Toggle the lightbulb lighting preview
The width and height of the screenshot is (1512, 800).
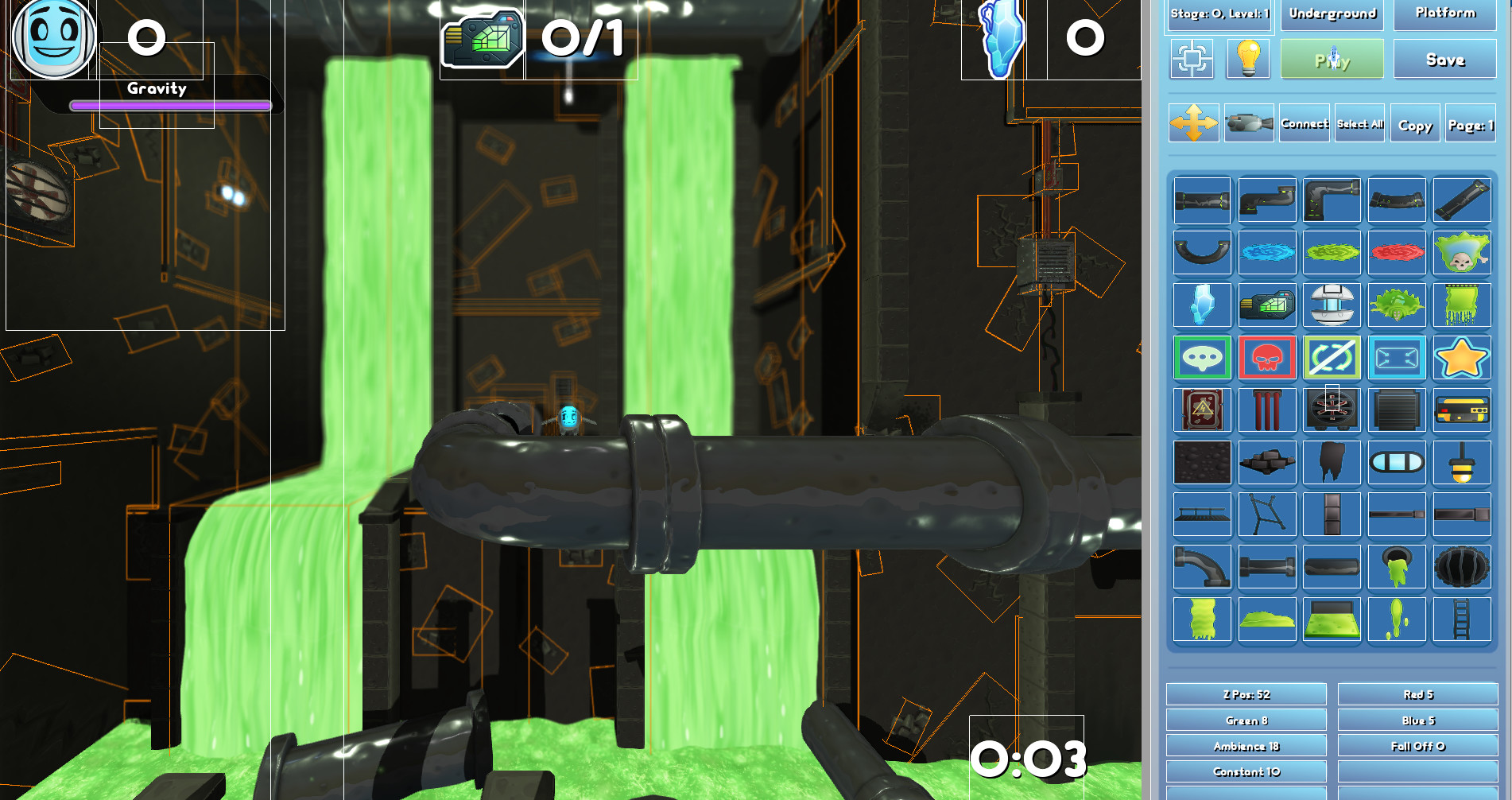click(x=1247, y=59)
